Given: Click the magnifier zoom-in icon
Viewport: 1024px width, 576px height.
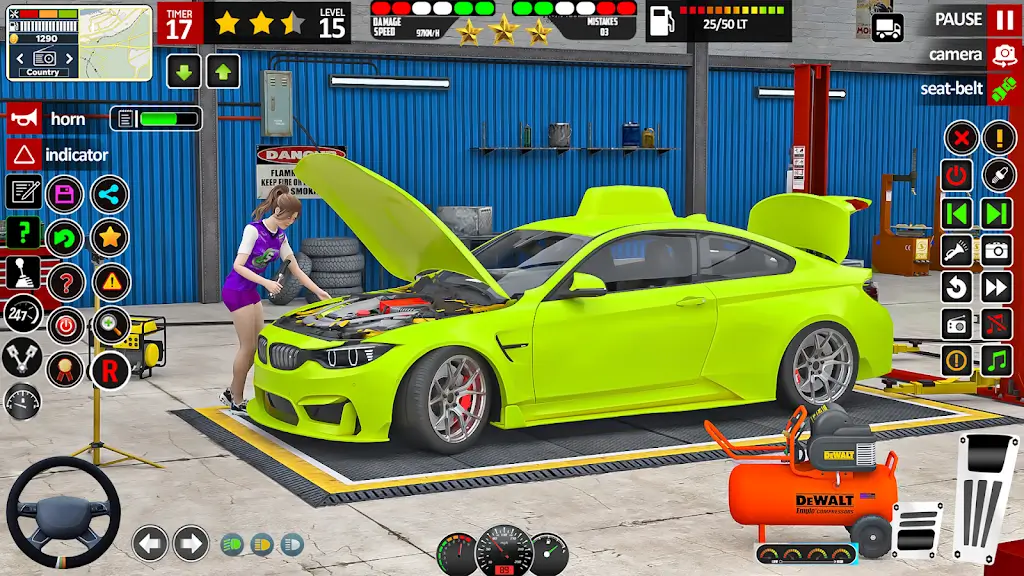Looking at the screenshot, I should [110, 325].
